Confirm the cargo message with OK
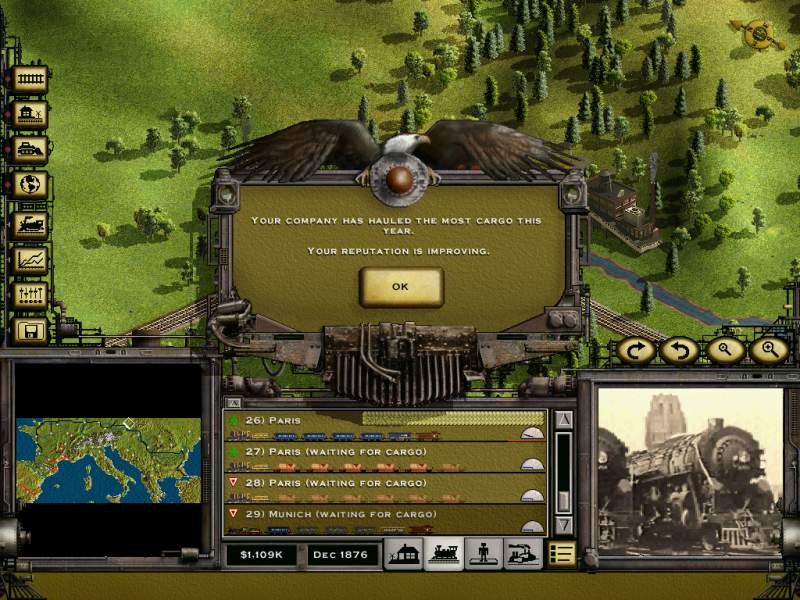 400,287
